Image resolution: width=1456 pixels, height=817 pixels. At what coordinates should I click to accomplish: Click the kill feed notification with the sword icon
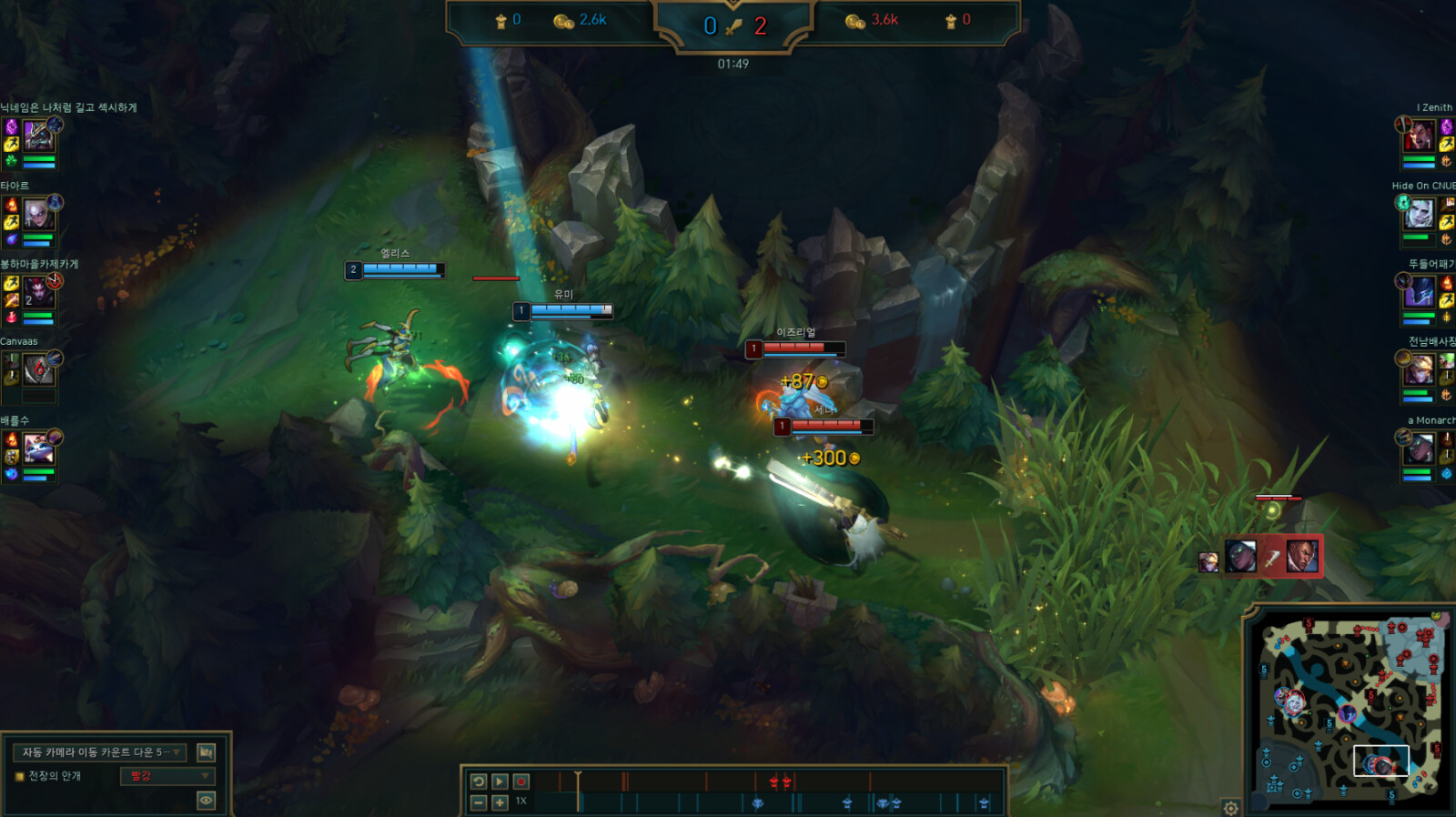(x=1271, y=557)
